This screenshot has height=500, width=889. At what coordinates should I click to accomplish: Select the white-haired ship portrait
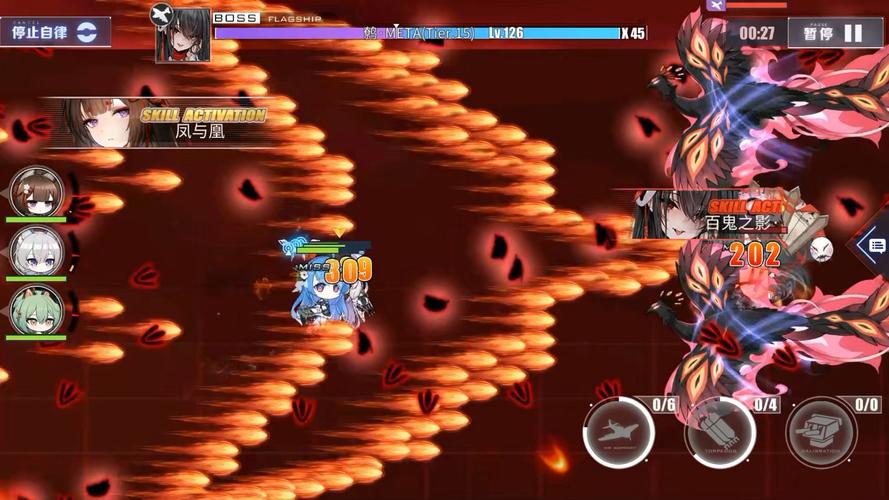coord(37,250)
